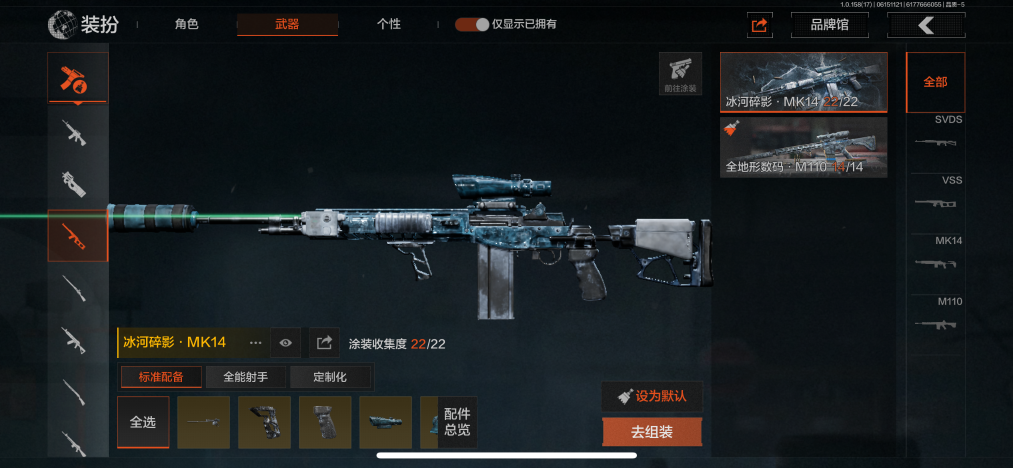Viewport: 1013px width, 468px height.
Task: Select the 全地形数码 M110 skin thumbnail
Action: [x=803, y=147]
